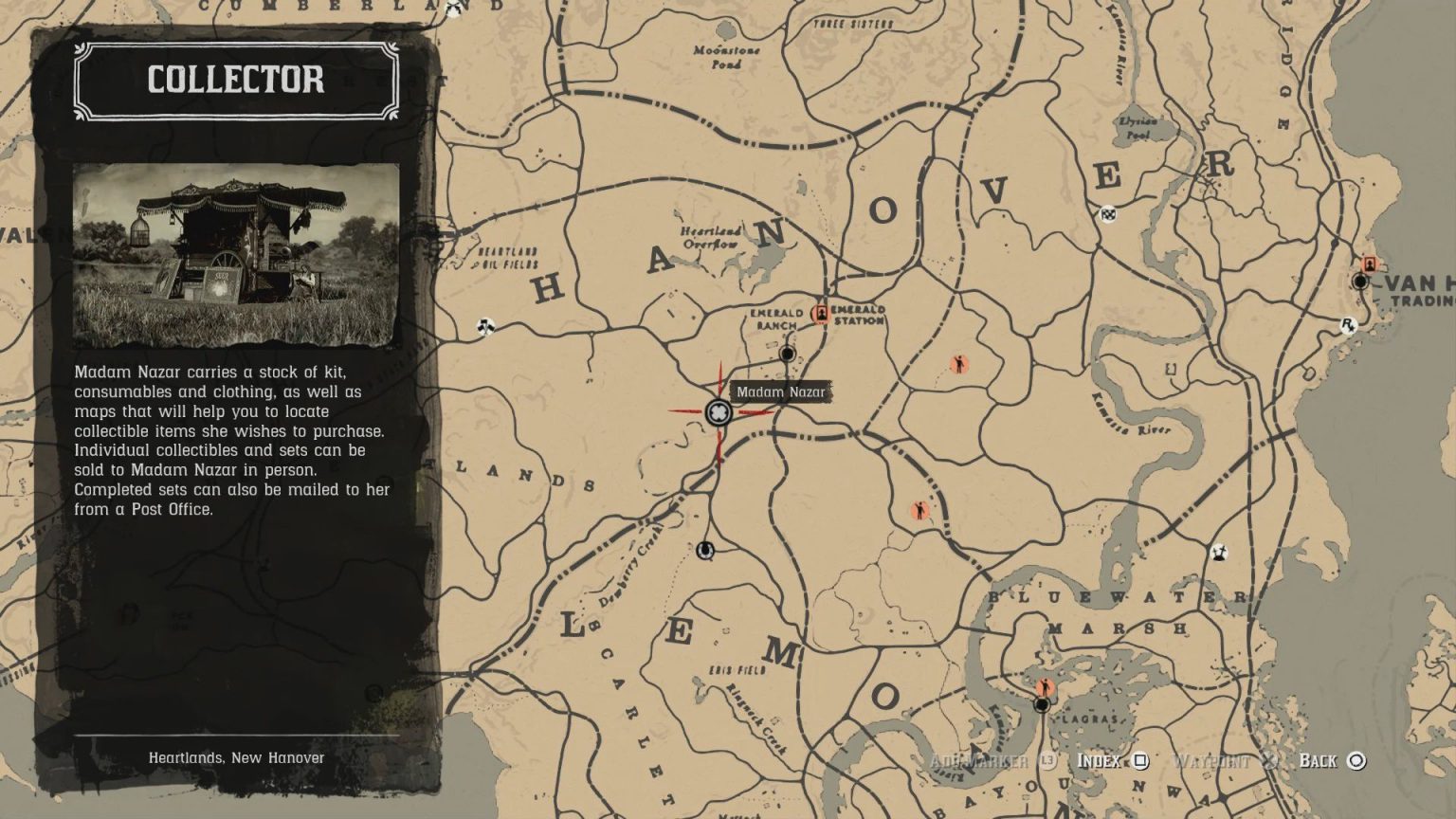Click the 'Heartlands, New Hanover' location text
This screenshot has width=1456, height=819.
pyautogui.click(x=235, y=757)
